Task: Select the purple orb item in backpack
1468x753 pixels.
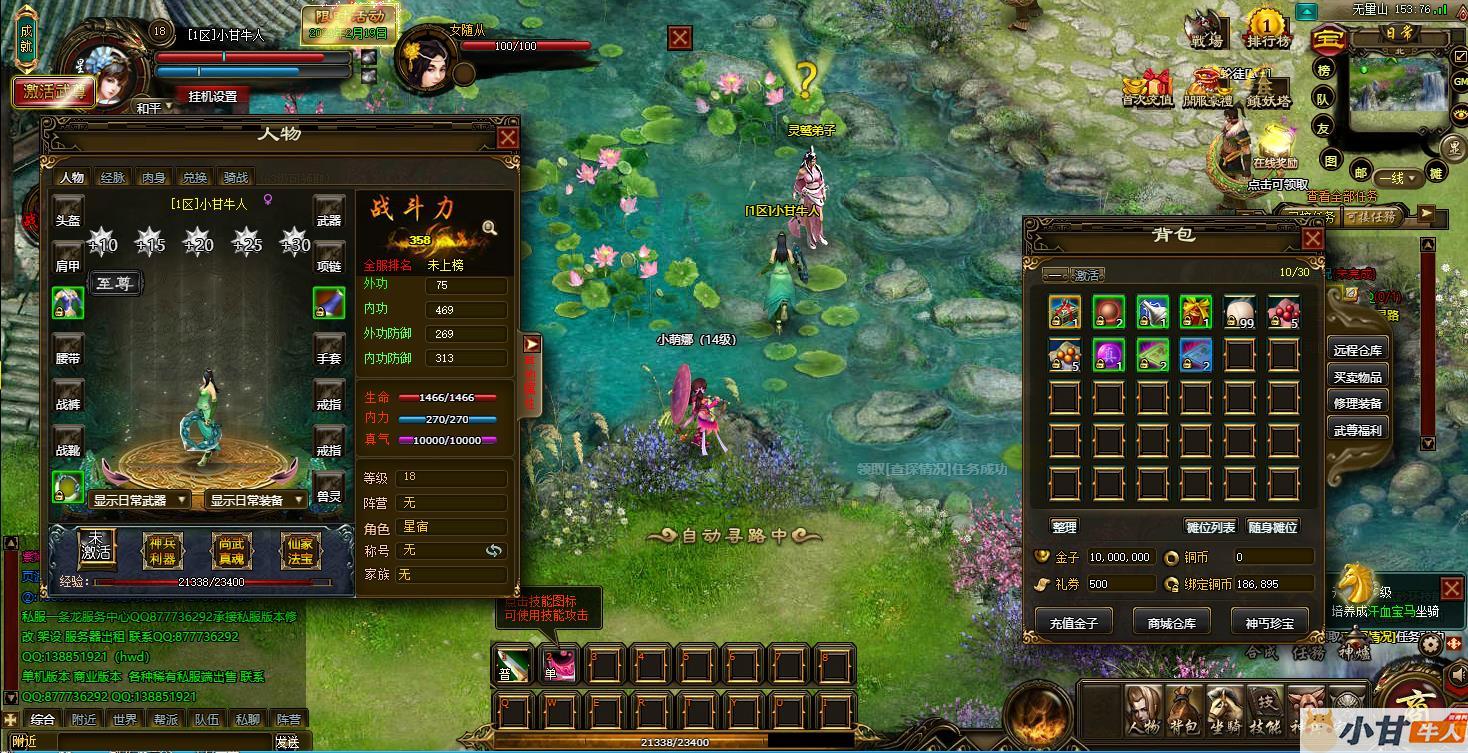Action: click(x=1108, y=355)
